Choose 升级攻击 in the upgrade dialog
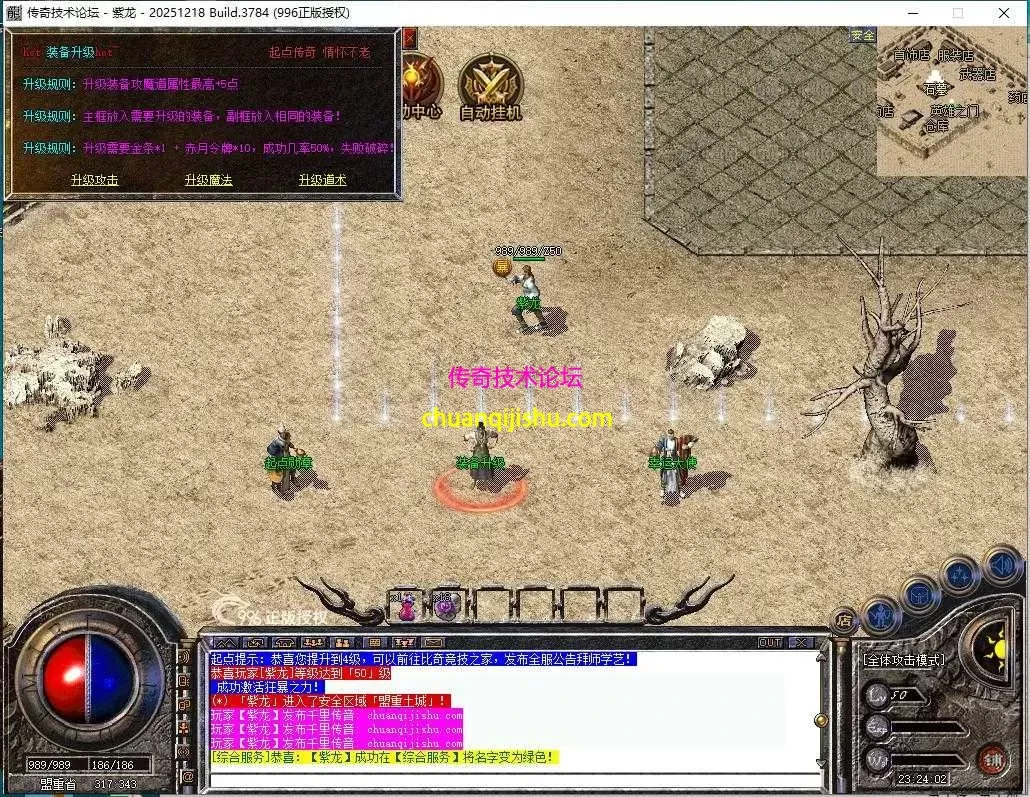 tap(95, 180)
